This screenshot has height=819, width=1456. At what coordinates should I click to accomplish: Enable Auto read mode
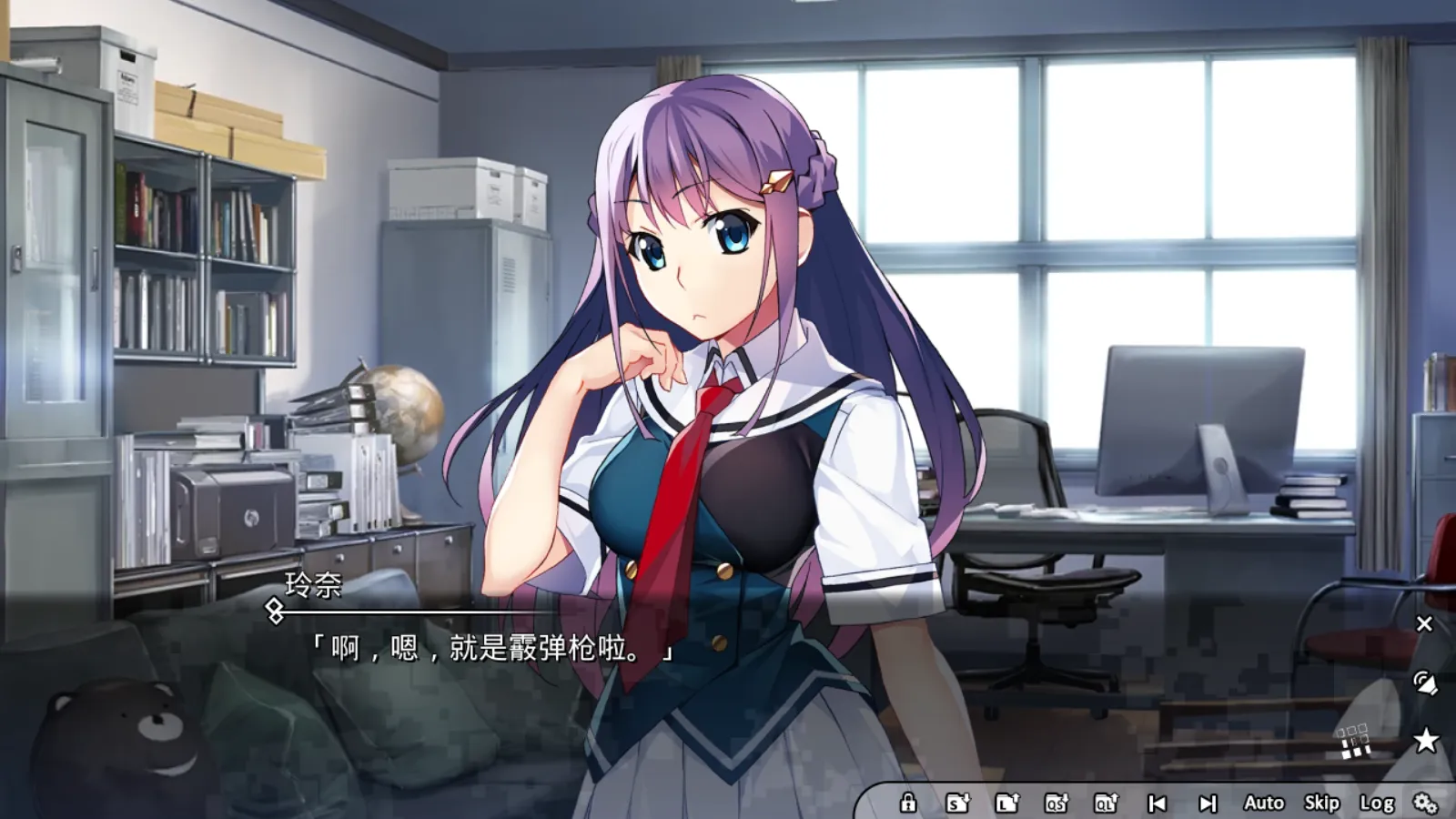coord(1262,804)
